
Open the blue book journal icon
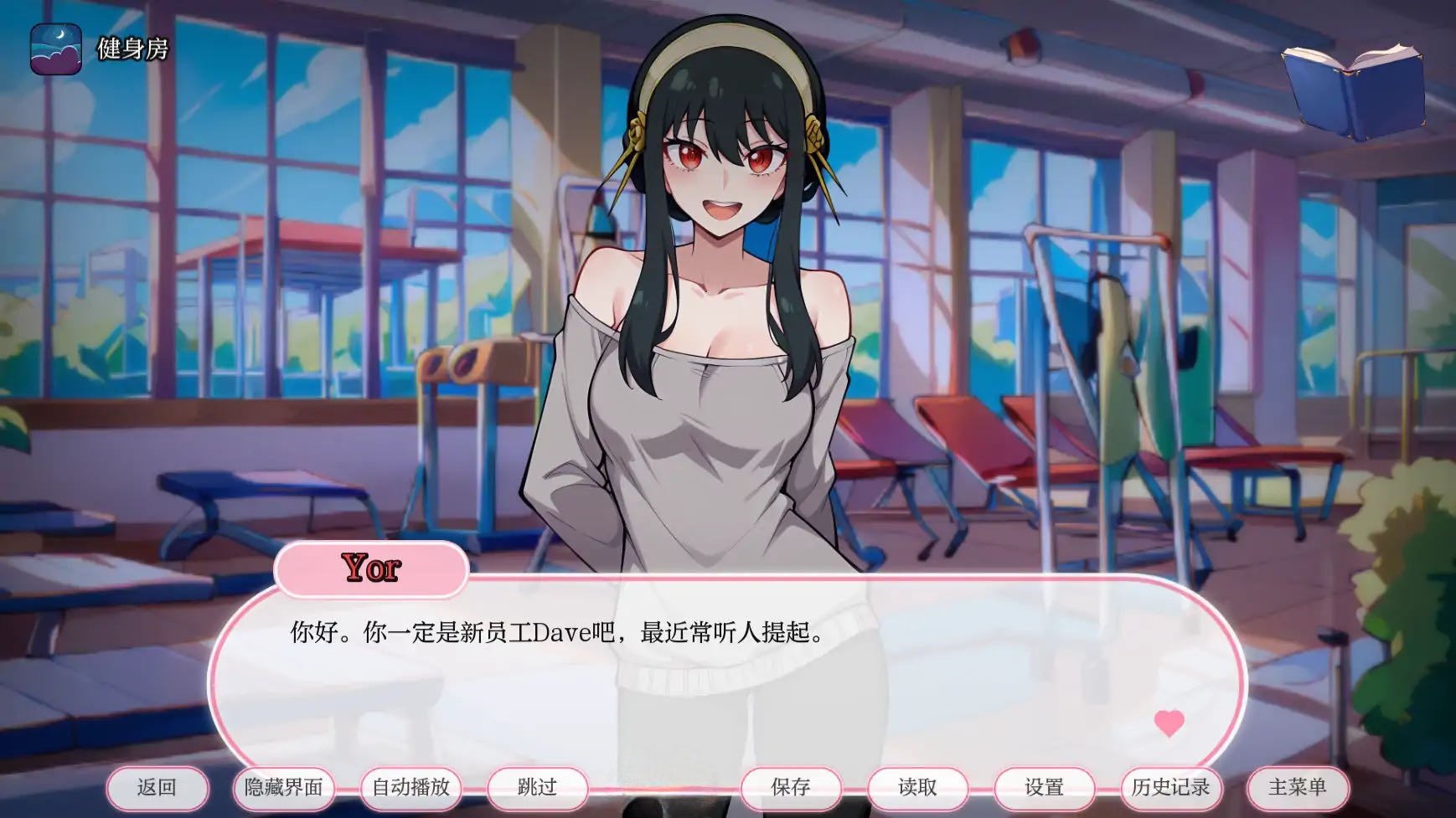[1353, 90]
